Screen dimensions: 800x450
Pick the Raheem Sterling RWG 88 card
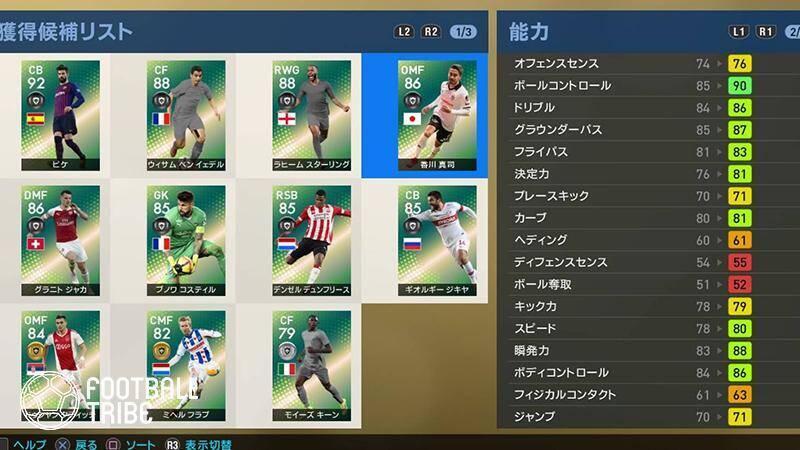tap(311, 115)
